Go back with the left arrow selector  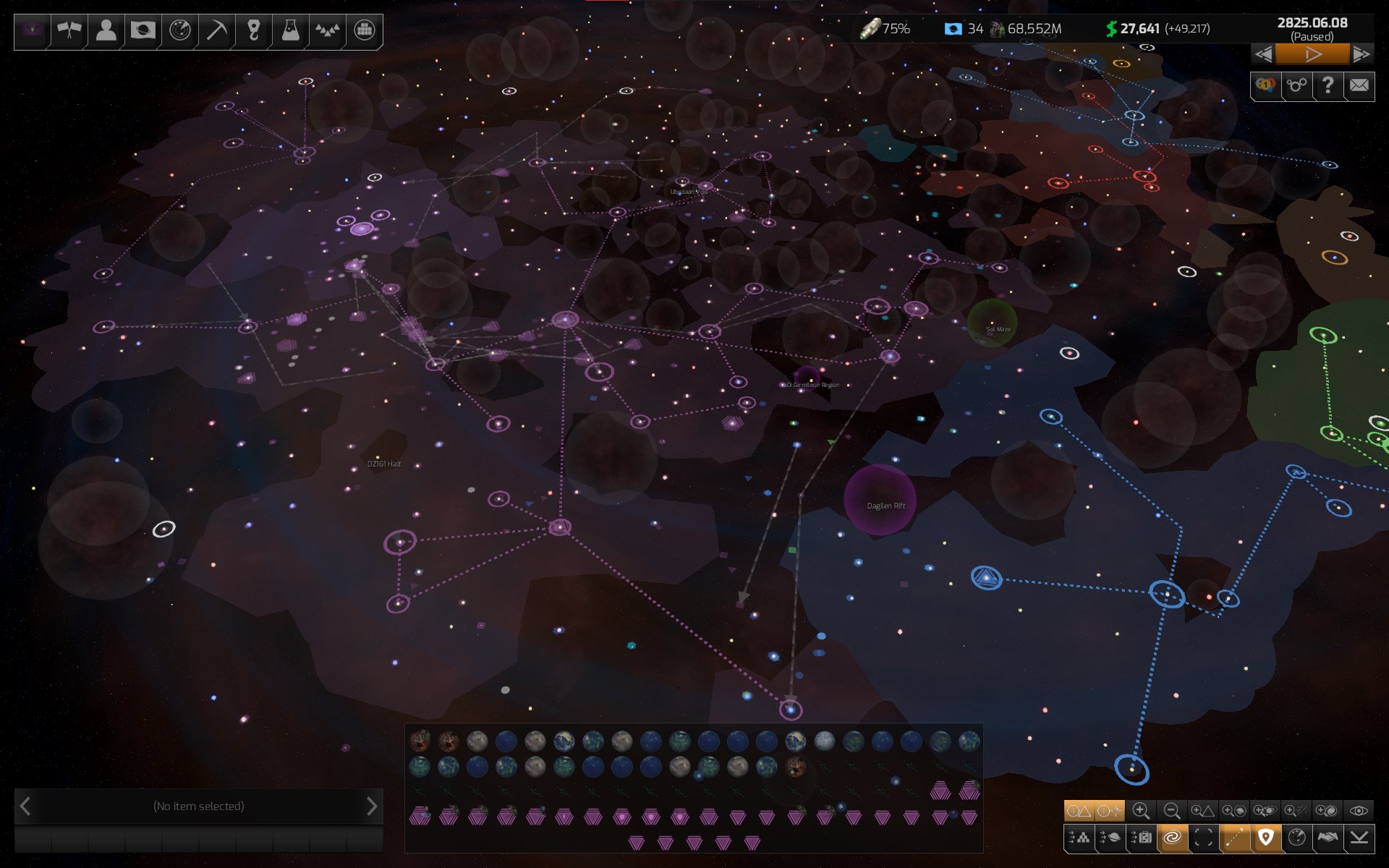click(26, 805)
